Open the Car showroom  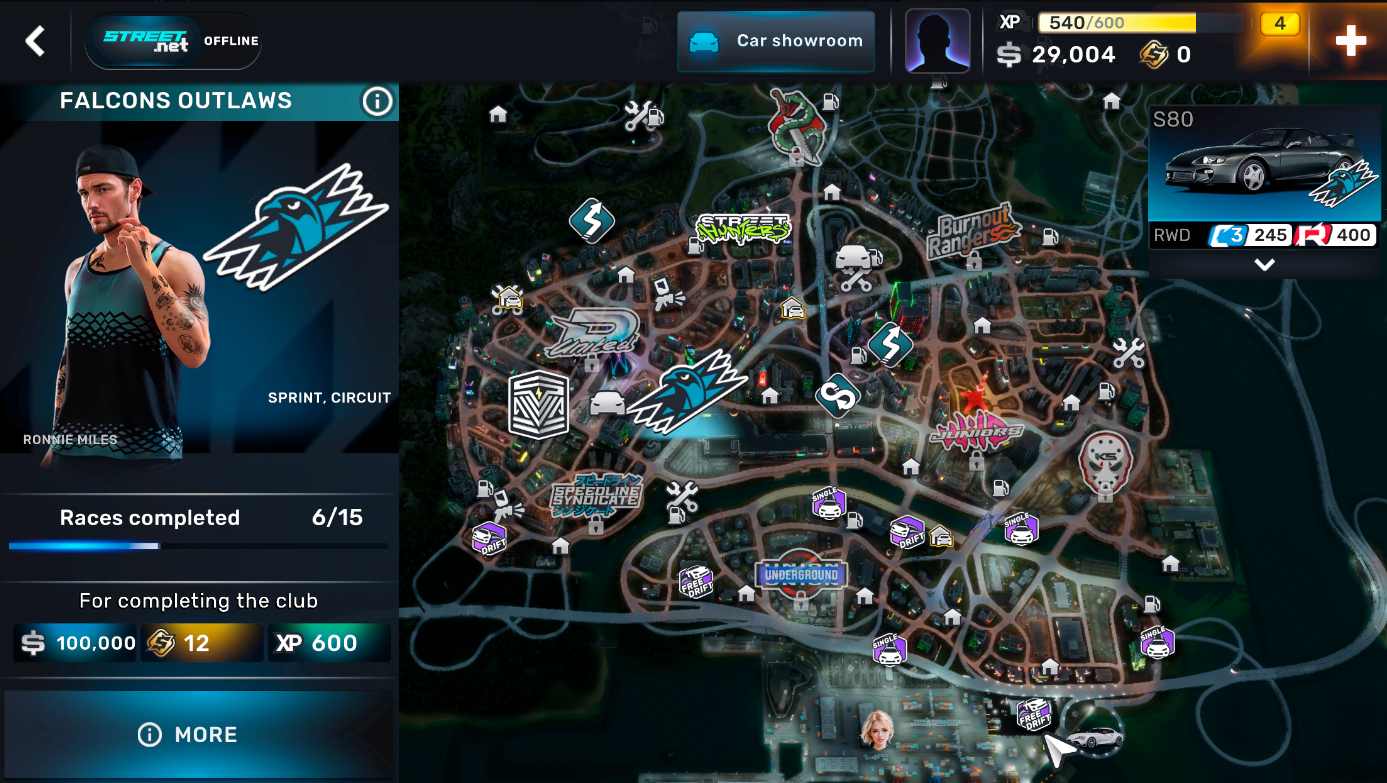click(775, 41)
